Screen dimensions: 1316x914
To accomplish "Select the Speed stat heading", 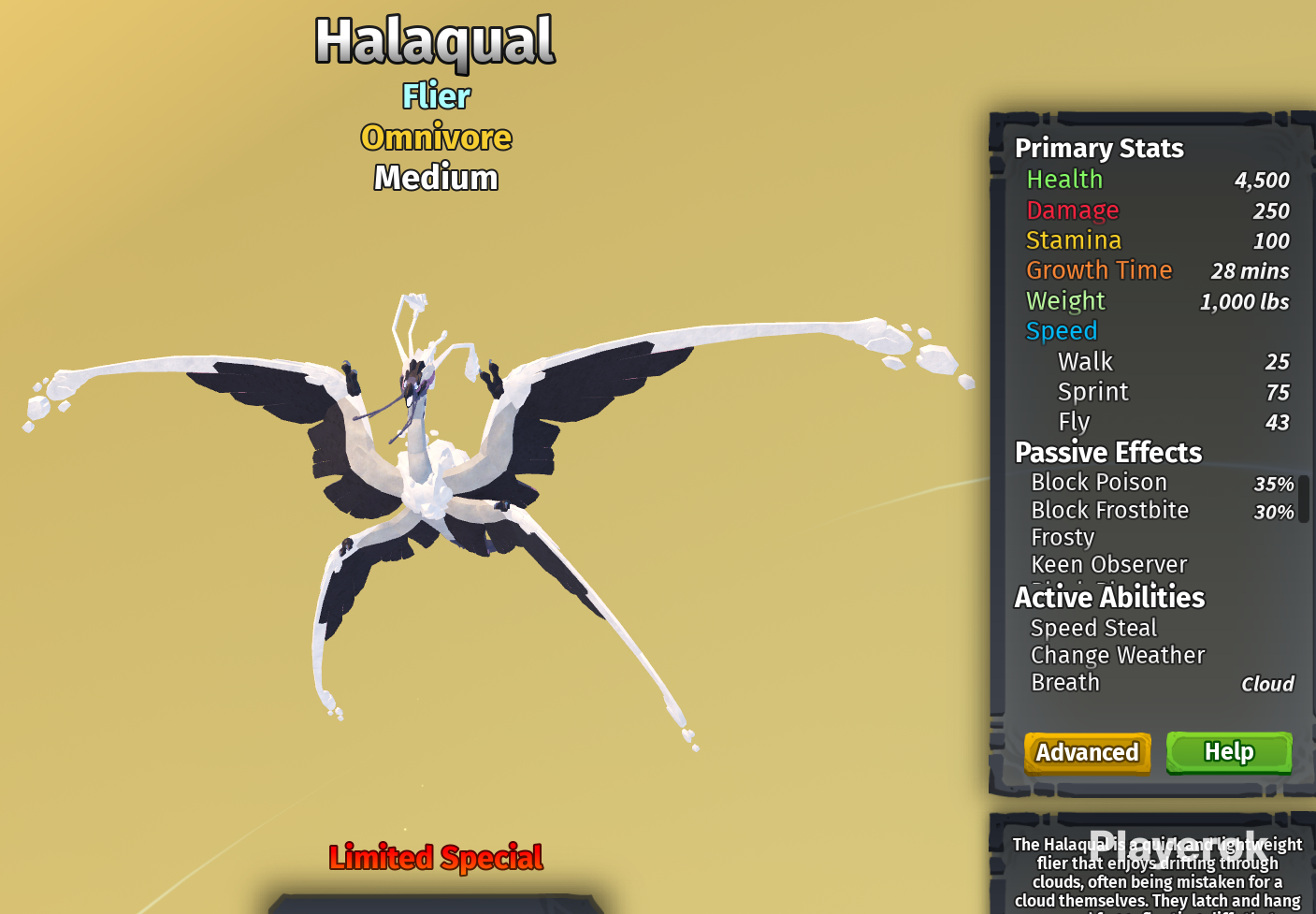I will click(x=1062, y=331).
